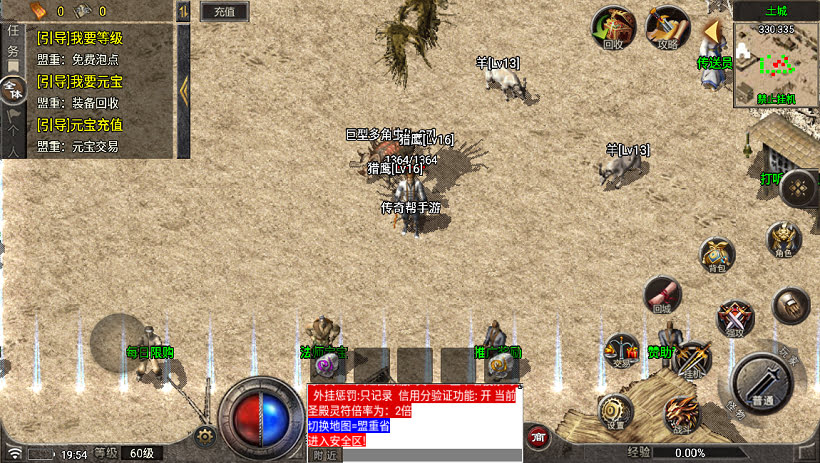Switch the chat channel 附近 tab
This screenshot has width=820, height=463.
(x=327, y=455)
